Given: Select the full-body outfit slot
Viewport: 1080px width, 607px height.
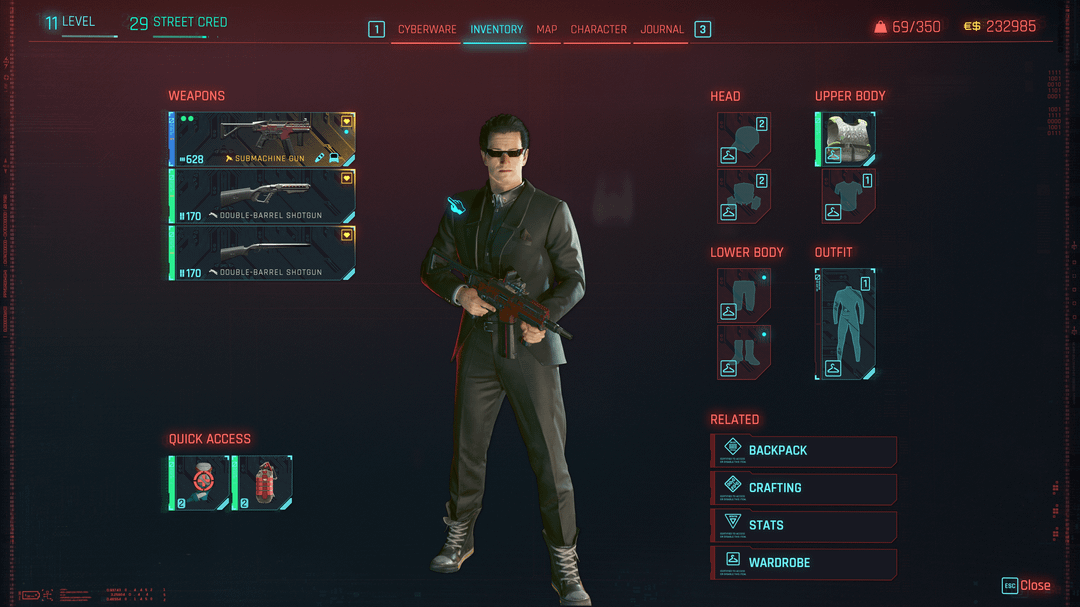Looking at the screenshot, I should pos(846,324).
